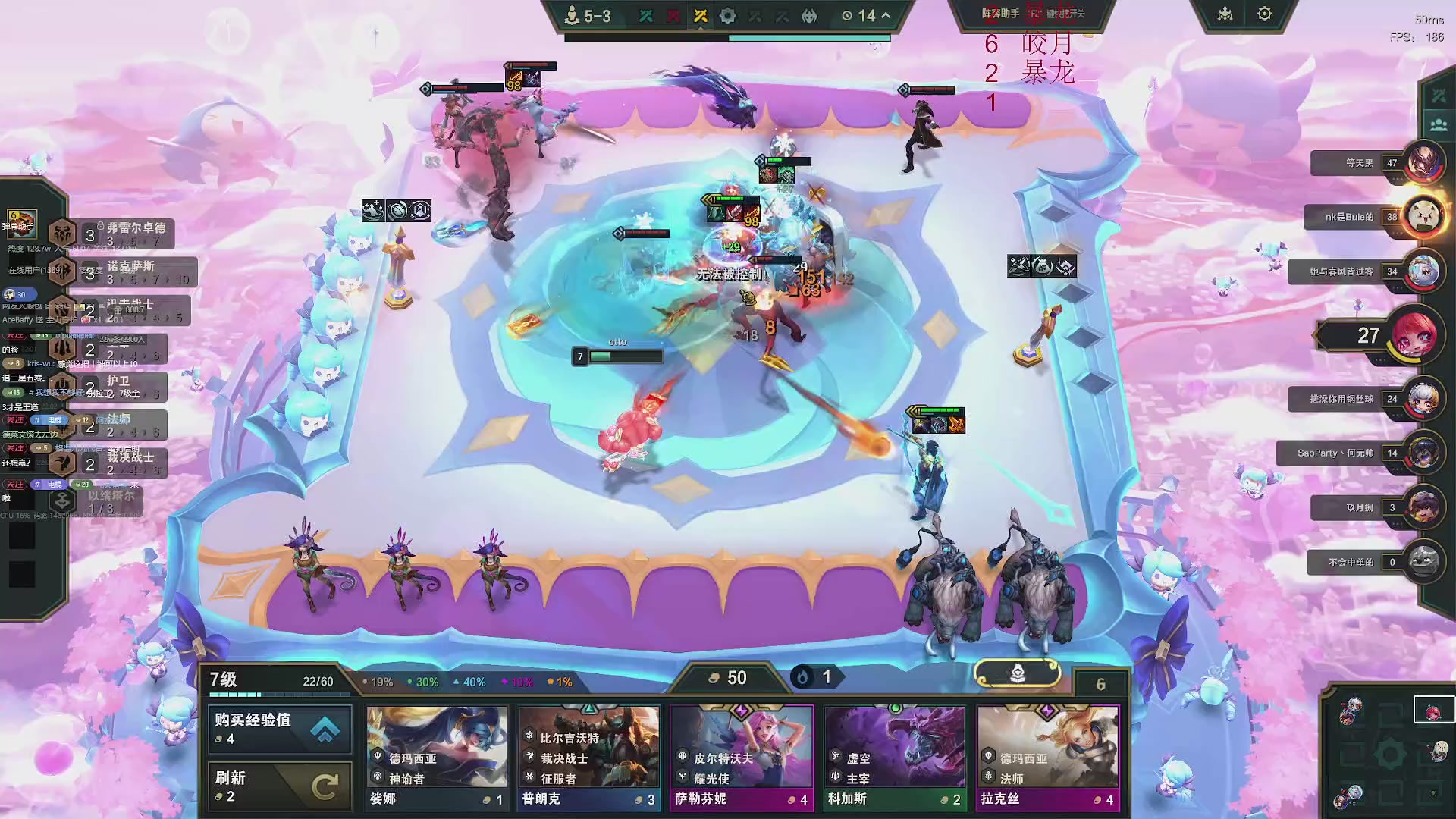Viewport: 1456px width, 819px height.
Task: Open player 玖月捌's portrait
Action: point(1423,508)
